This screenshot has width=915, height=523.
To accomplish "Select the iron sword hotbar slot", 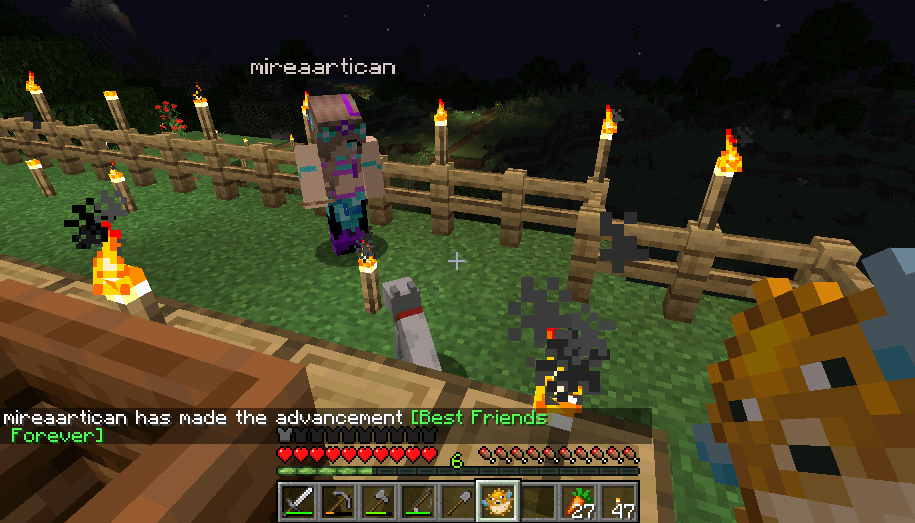I will (297, 500).
